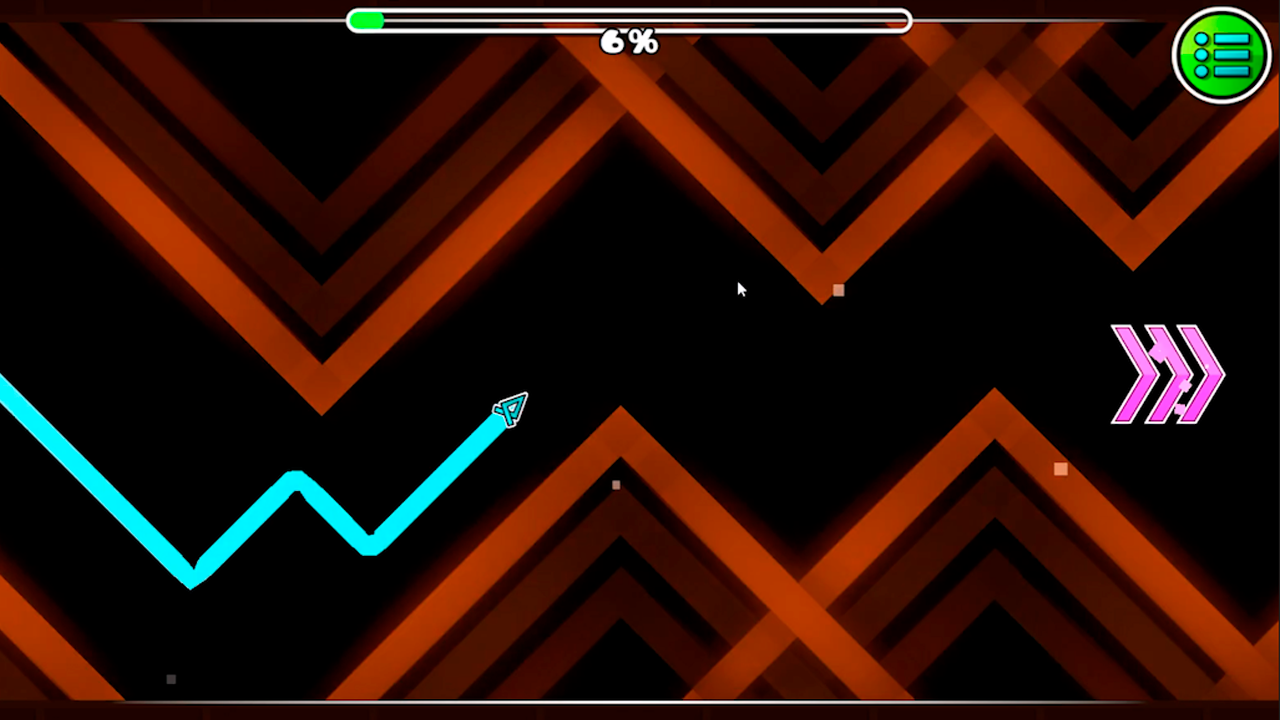The height and width of the screenshot is (720, 1280).
Task: Click the last arrow of the speed portal
Action: [1200, 375]
